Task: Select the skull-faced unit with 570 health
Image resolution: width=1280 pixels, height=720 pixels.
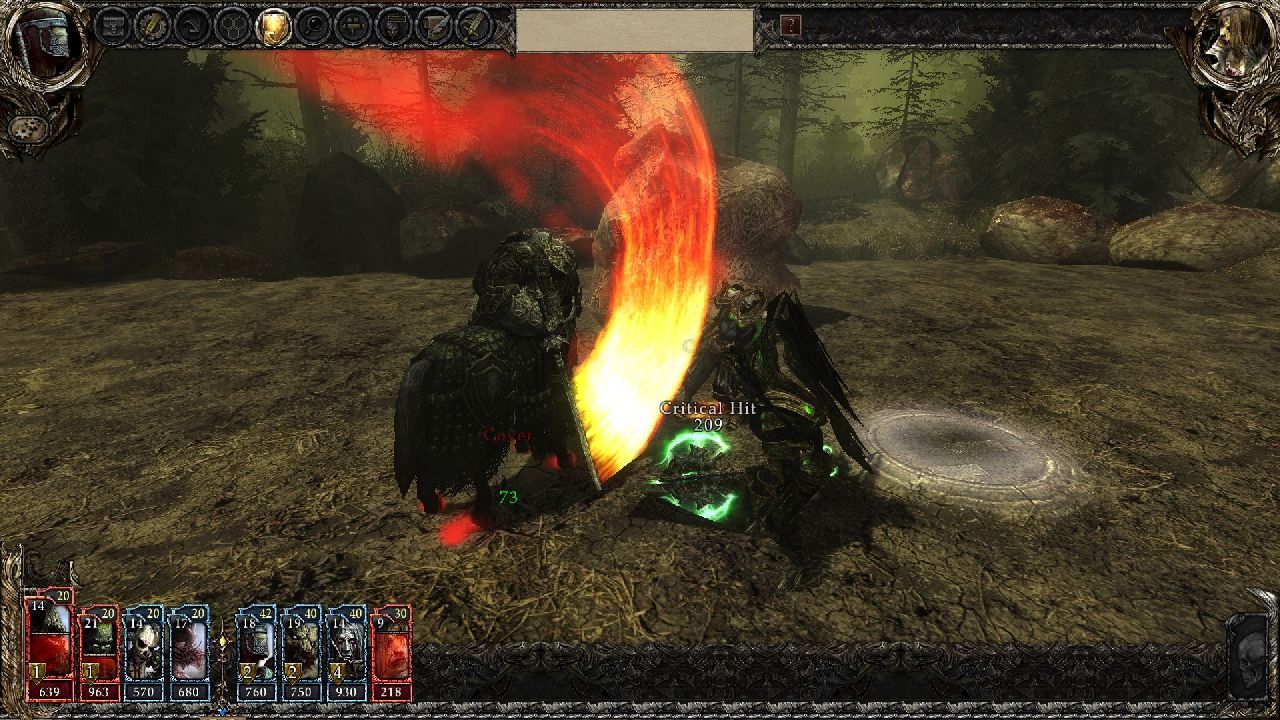Action: [x=143, y=648]
